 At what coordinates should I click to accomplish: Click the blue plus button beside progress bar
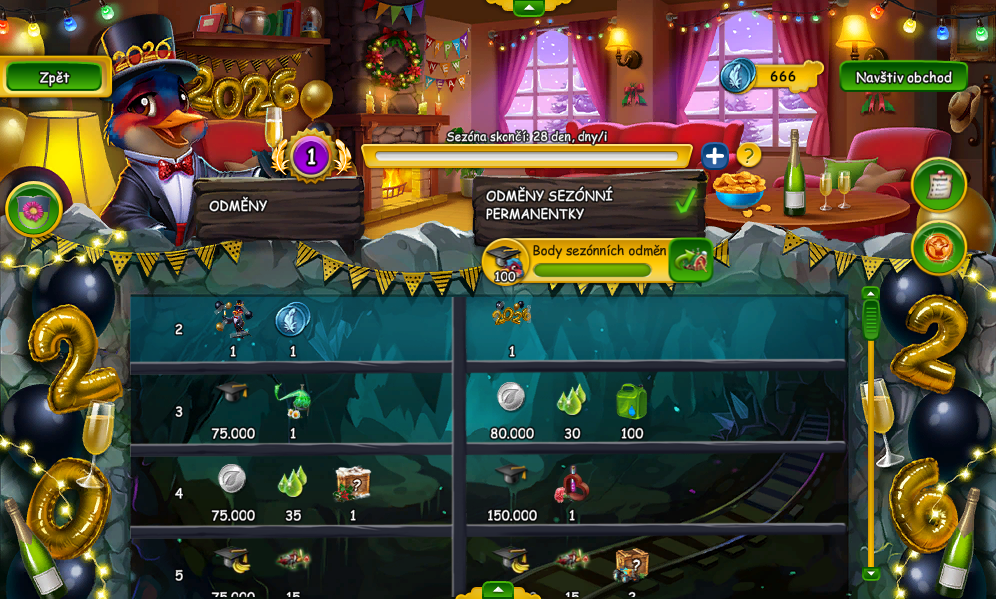714,156
